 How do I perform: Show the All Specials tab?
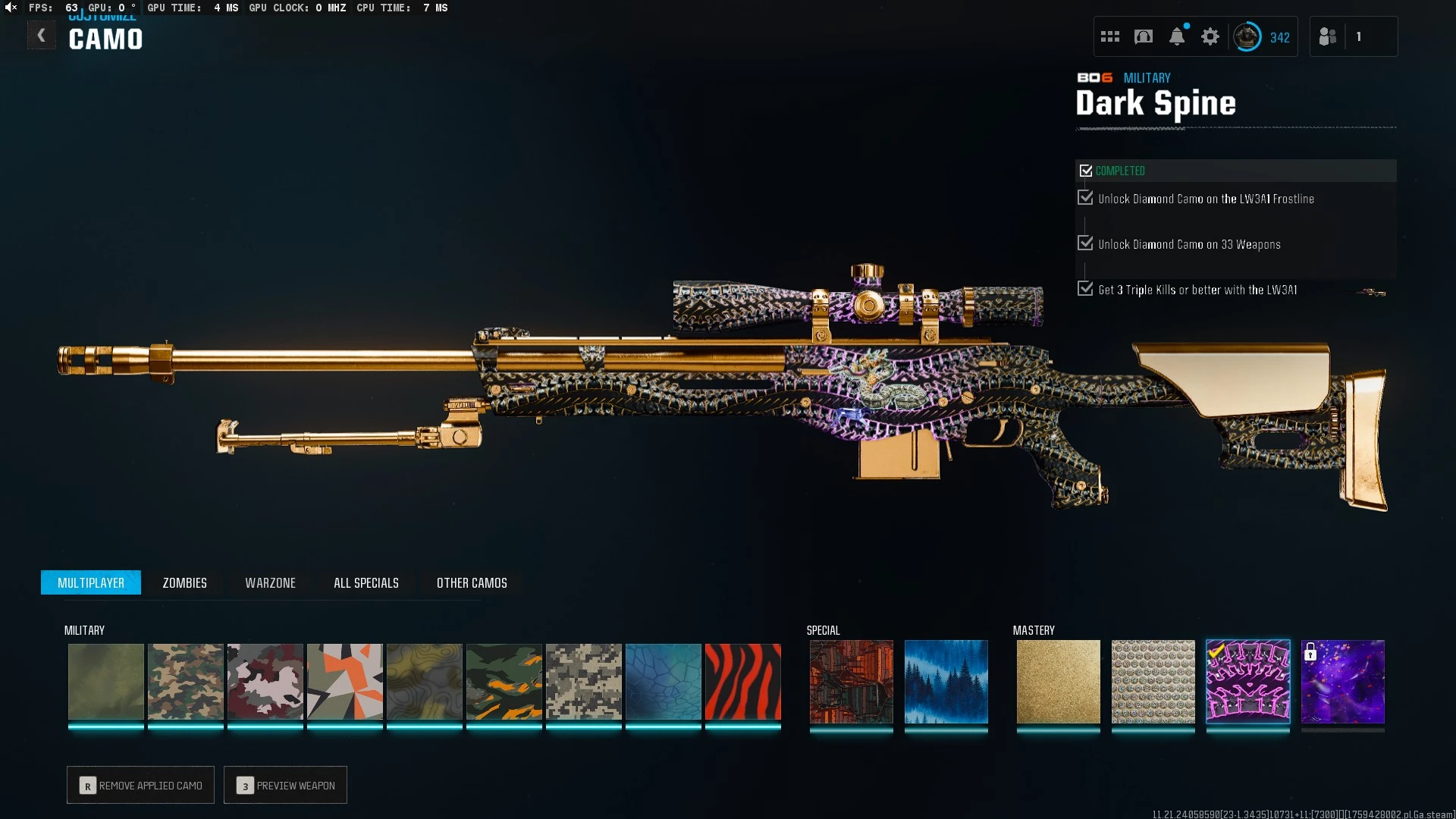pyautogui.click(x=366, y=582)
